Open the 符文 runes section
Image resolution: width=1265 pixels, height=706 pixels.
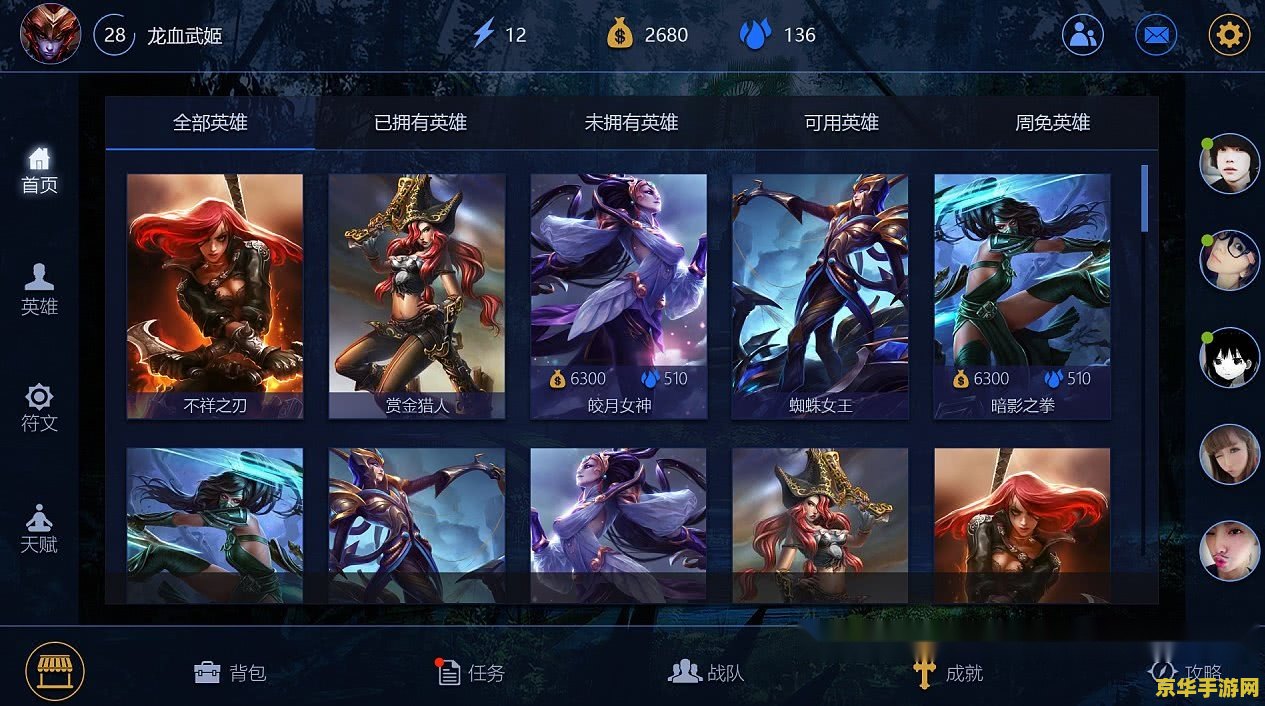[39, 408]
